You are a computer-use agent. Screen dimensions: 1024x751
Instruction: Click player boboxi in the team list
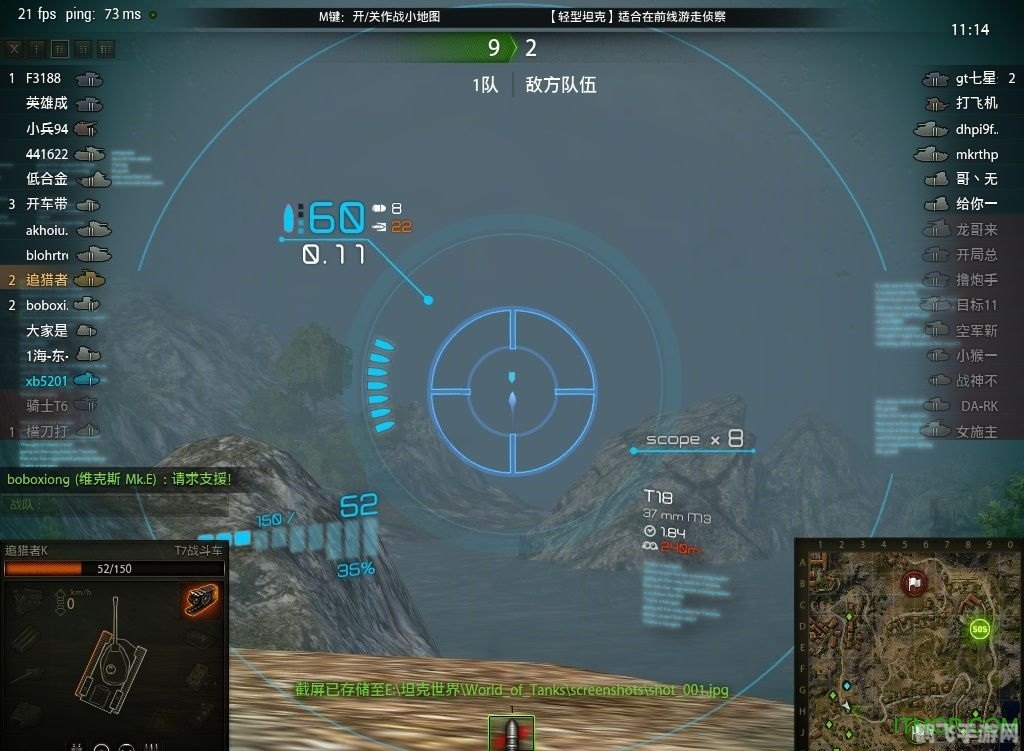coord(47,305)
